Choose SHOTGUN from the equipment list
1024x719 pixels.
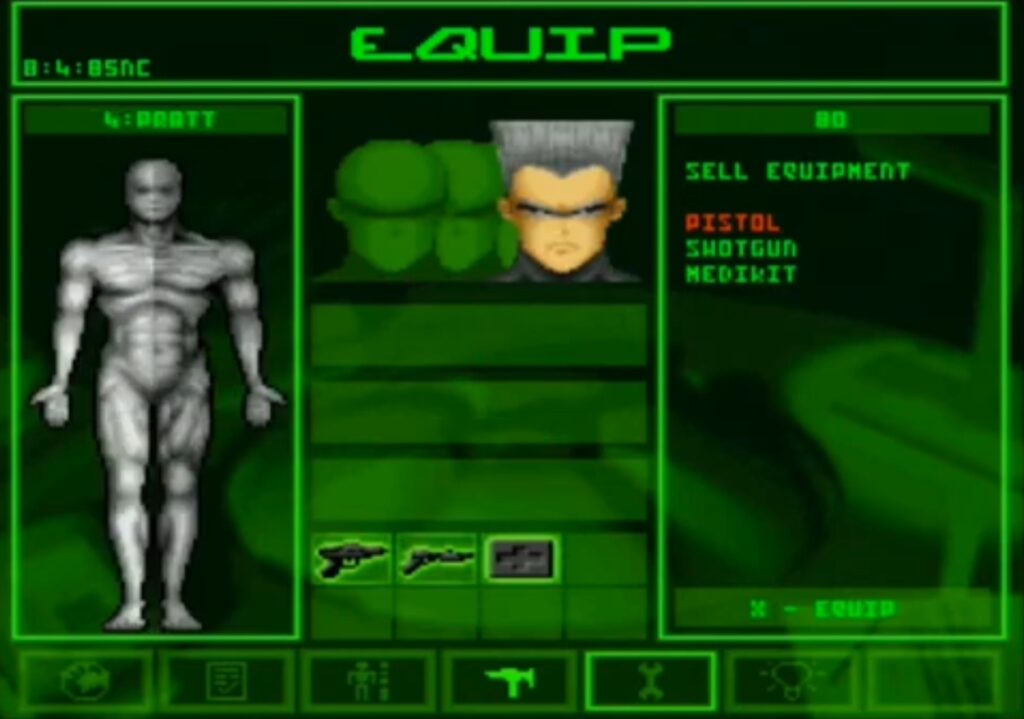[x=741, y=248]
